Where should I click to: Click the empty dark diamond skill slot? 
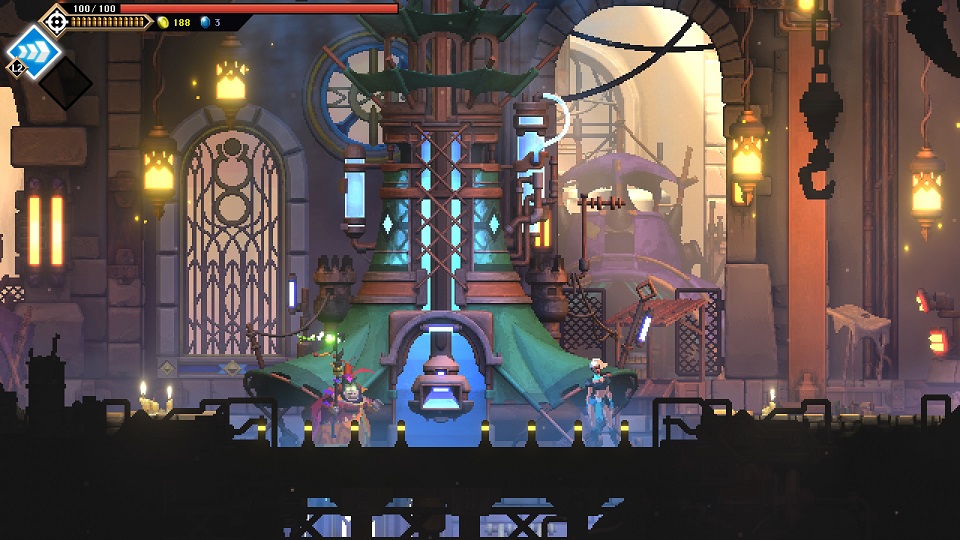coord(66,84)
